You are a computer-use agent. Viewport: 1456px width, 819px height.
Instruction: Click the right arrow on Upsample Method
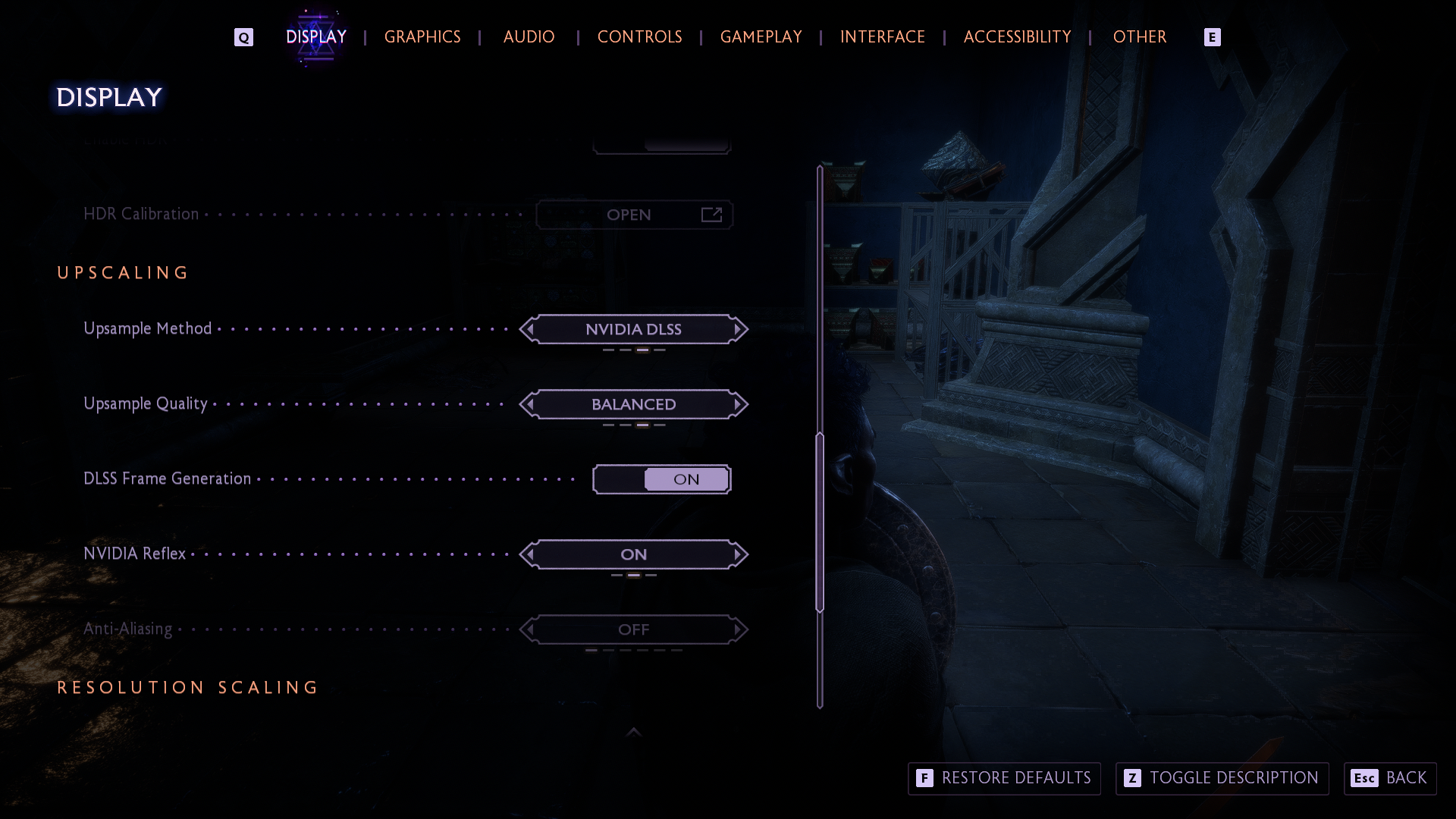coord(738,329)
